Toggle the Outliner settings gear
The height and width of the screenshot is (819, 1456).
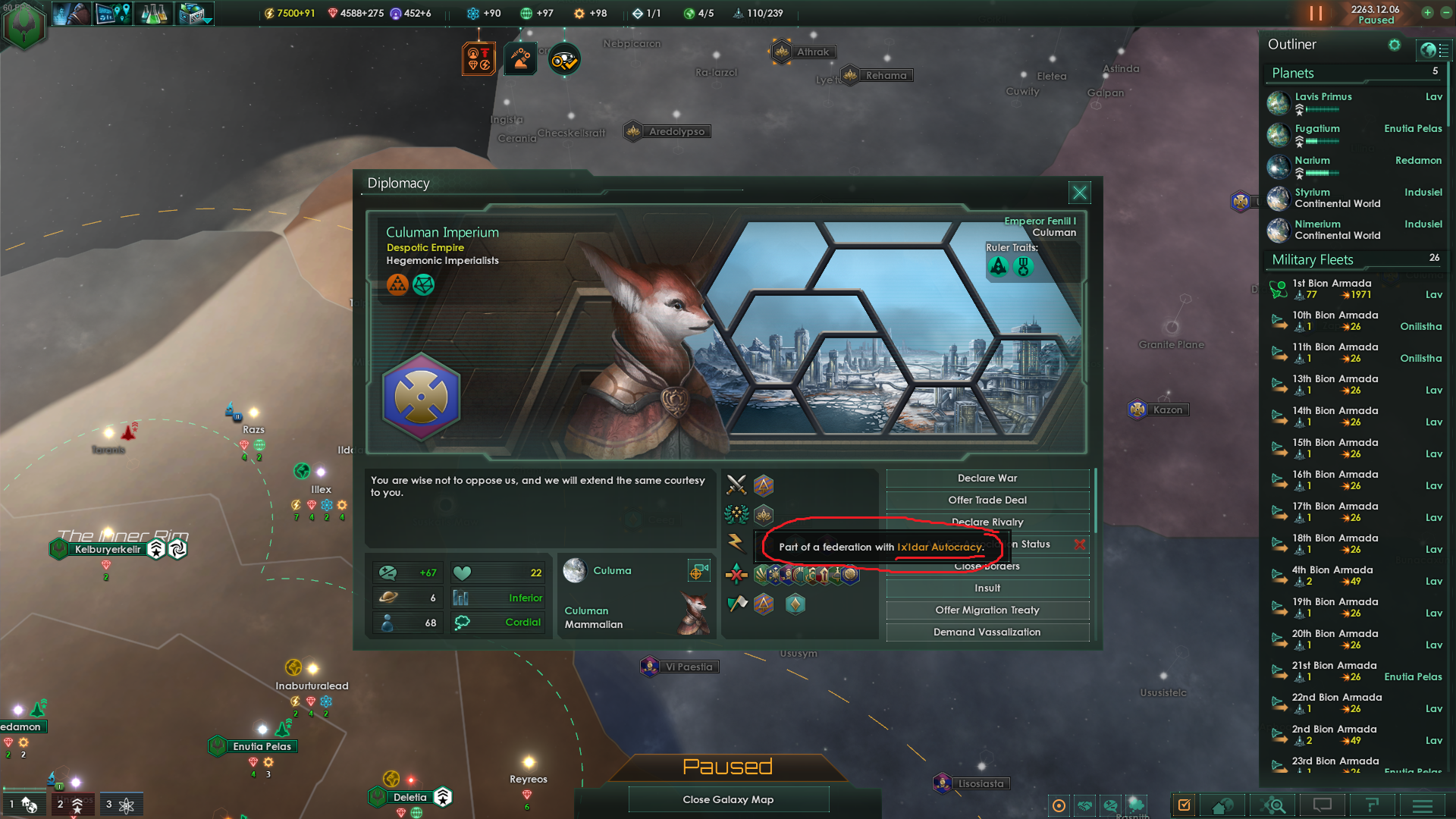[x=1395, y=45]
